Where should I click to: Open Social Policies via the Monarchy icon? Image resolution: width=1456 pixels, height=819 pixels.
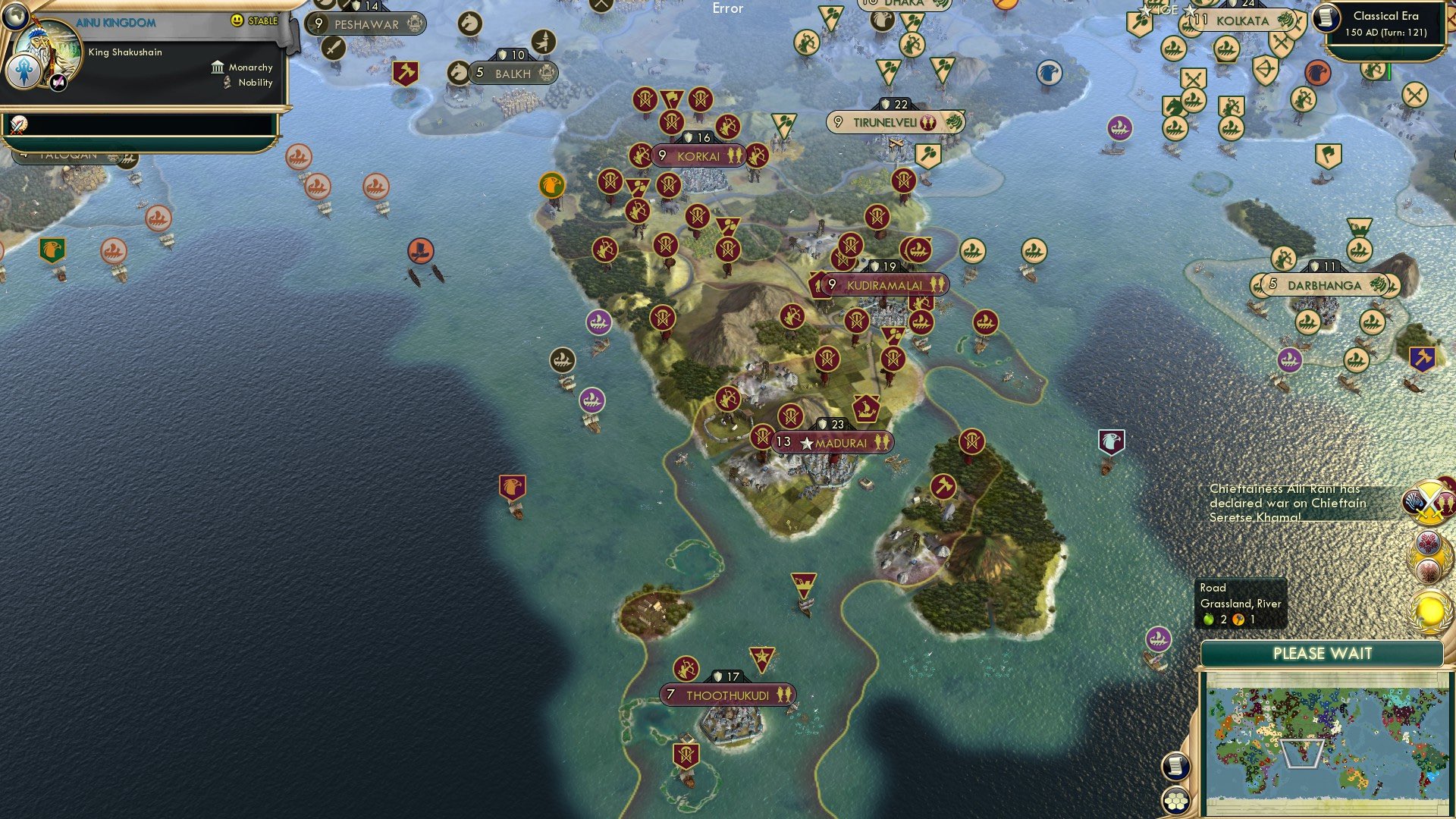pos(218,67)
